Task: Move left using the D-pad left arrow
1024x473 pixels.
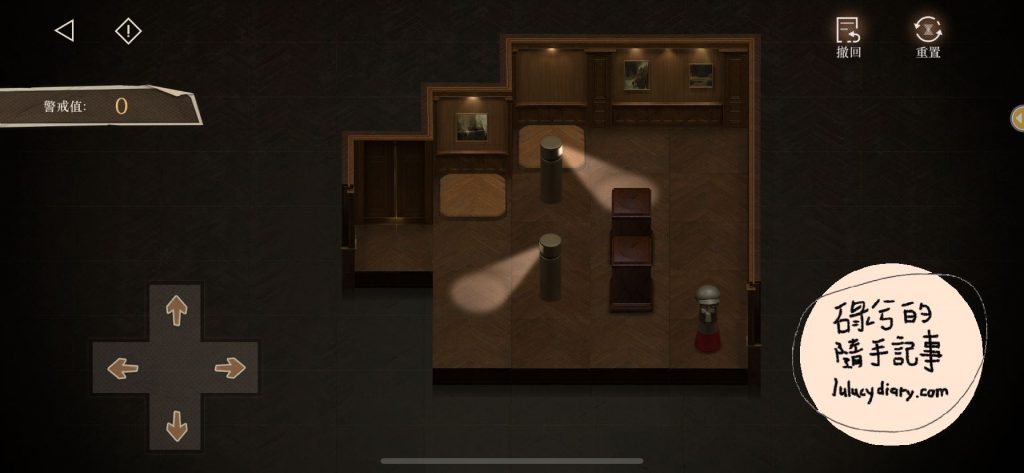Action: [122, 368]
